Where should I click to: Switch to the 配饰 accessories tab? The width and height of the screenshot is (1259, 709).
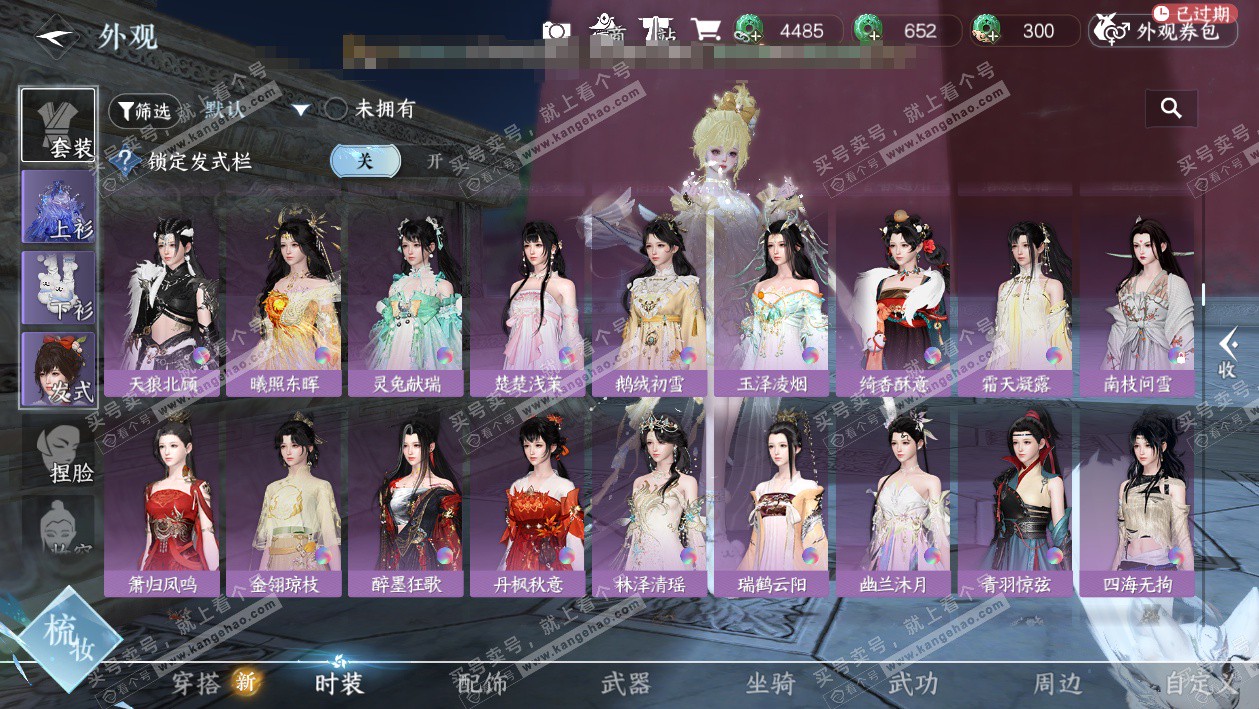[482, 684]
